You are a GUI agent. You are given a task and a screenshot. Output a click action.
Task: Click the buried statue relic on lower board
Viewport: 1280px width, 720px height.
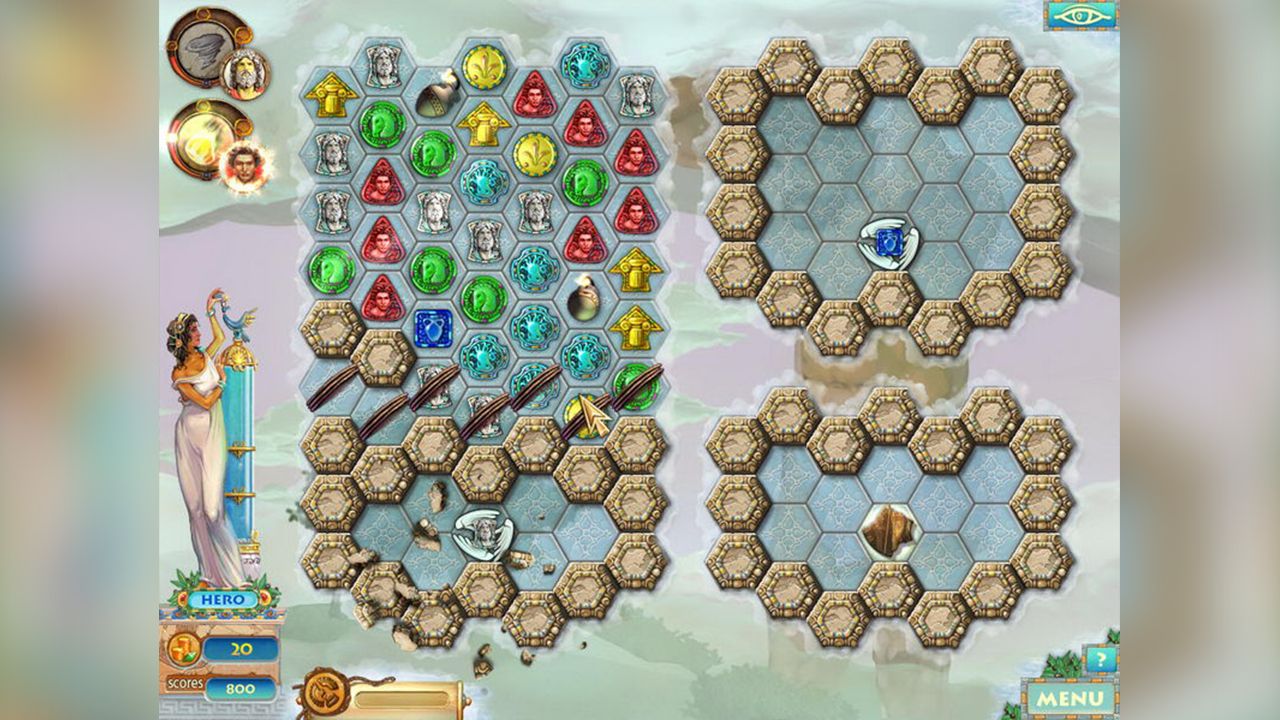click(486, 530)
